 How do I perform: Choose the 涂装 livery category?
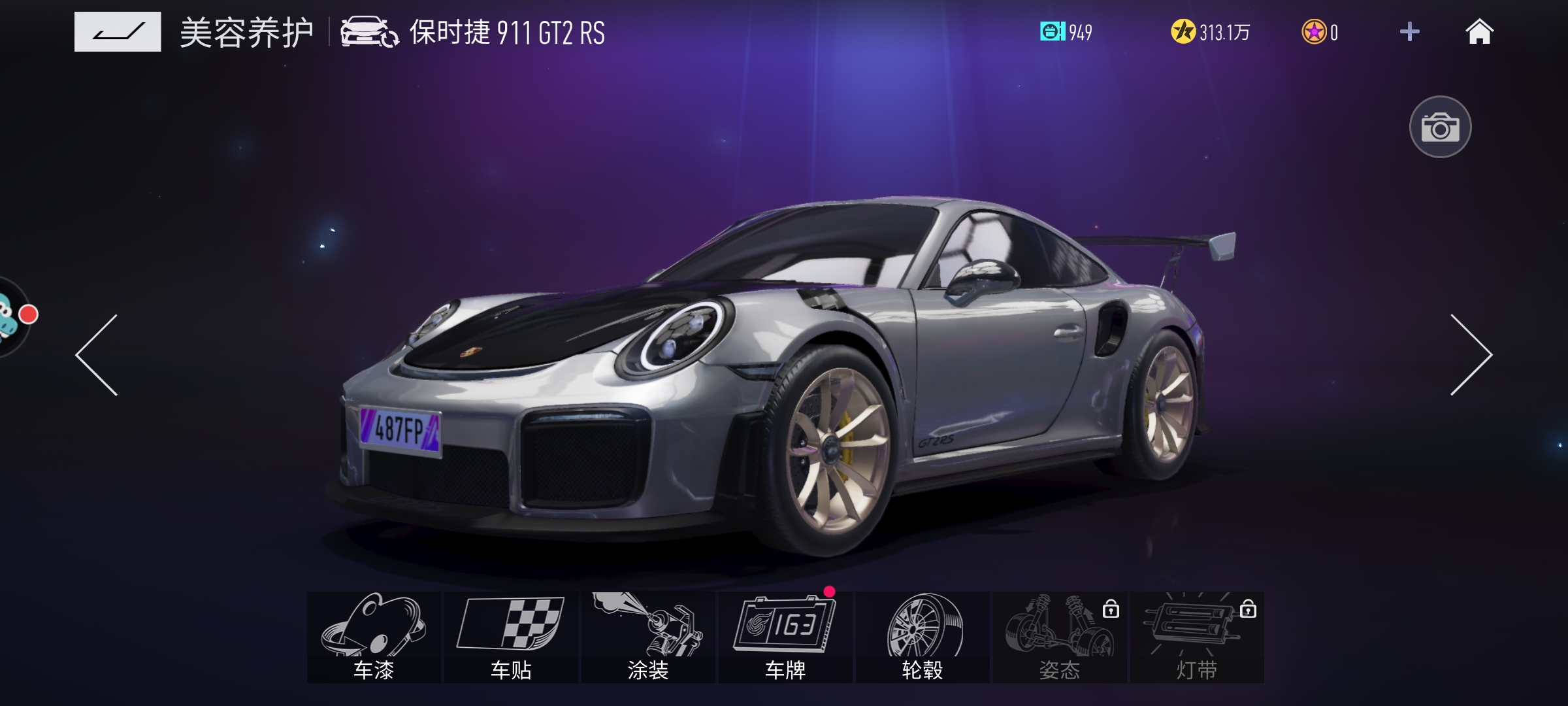tap(648, 637)
